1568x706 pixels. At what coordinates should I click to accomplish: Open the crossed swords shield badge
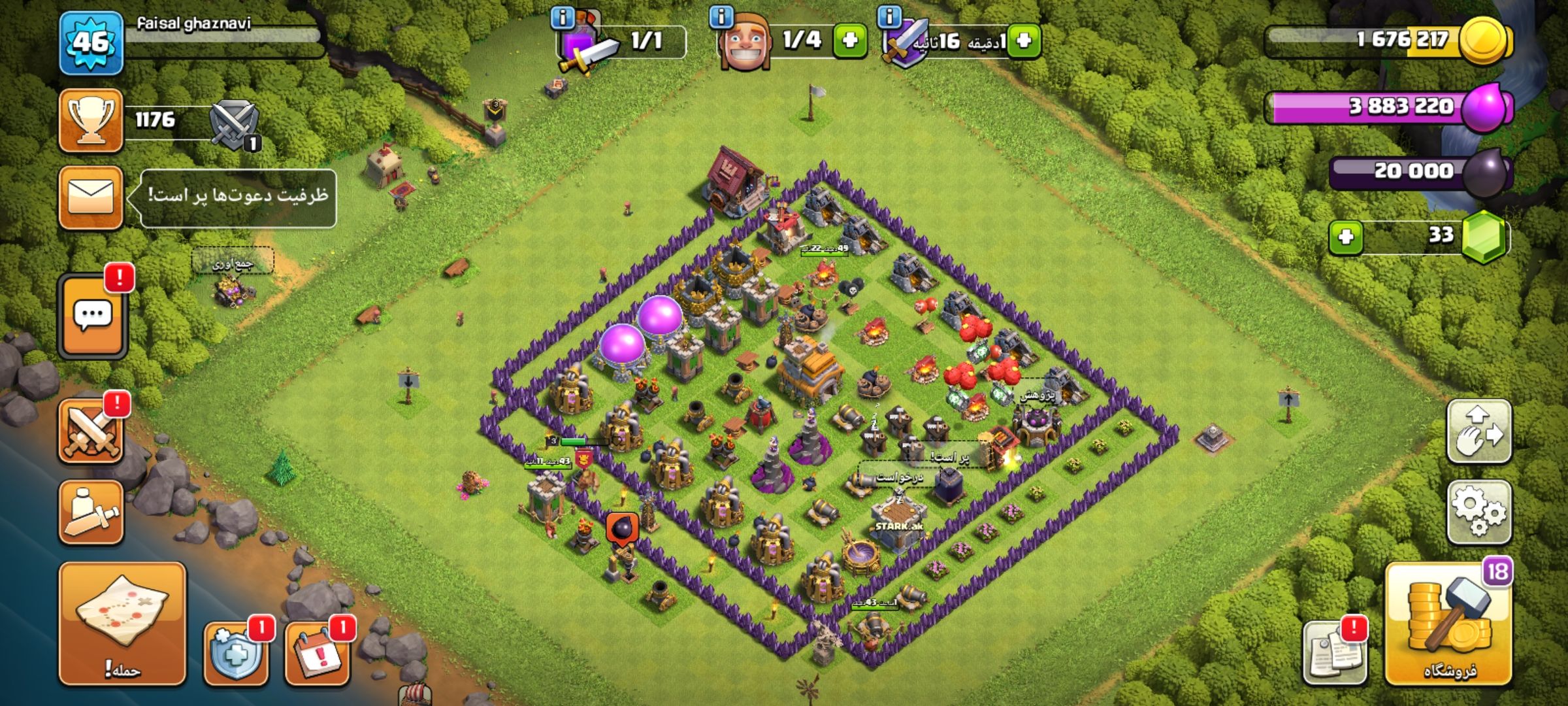tap(235, 124)
